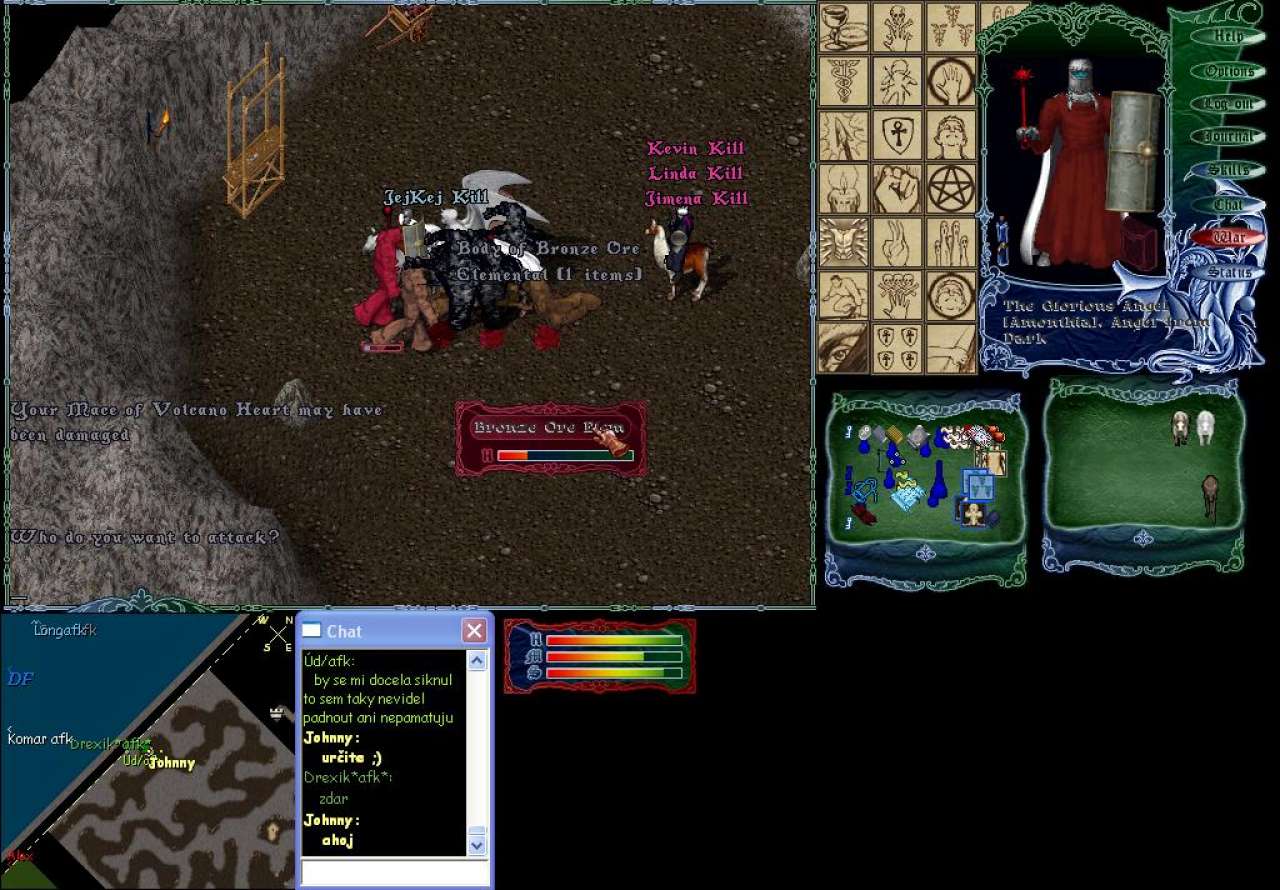
Task: Select the four ankh shields spell icon
Action: coord(897,348)
